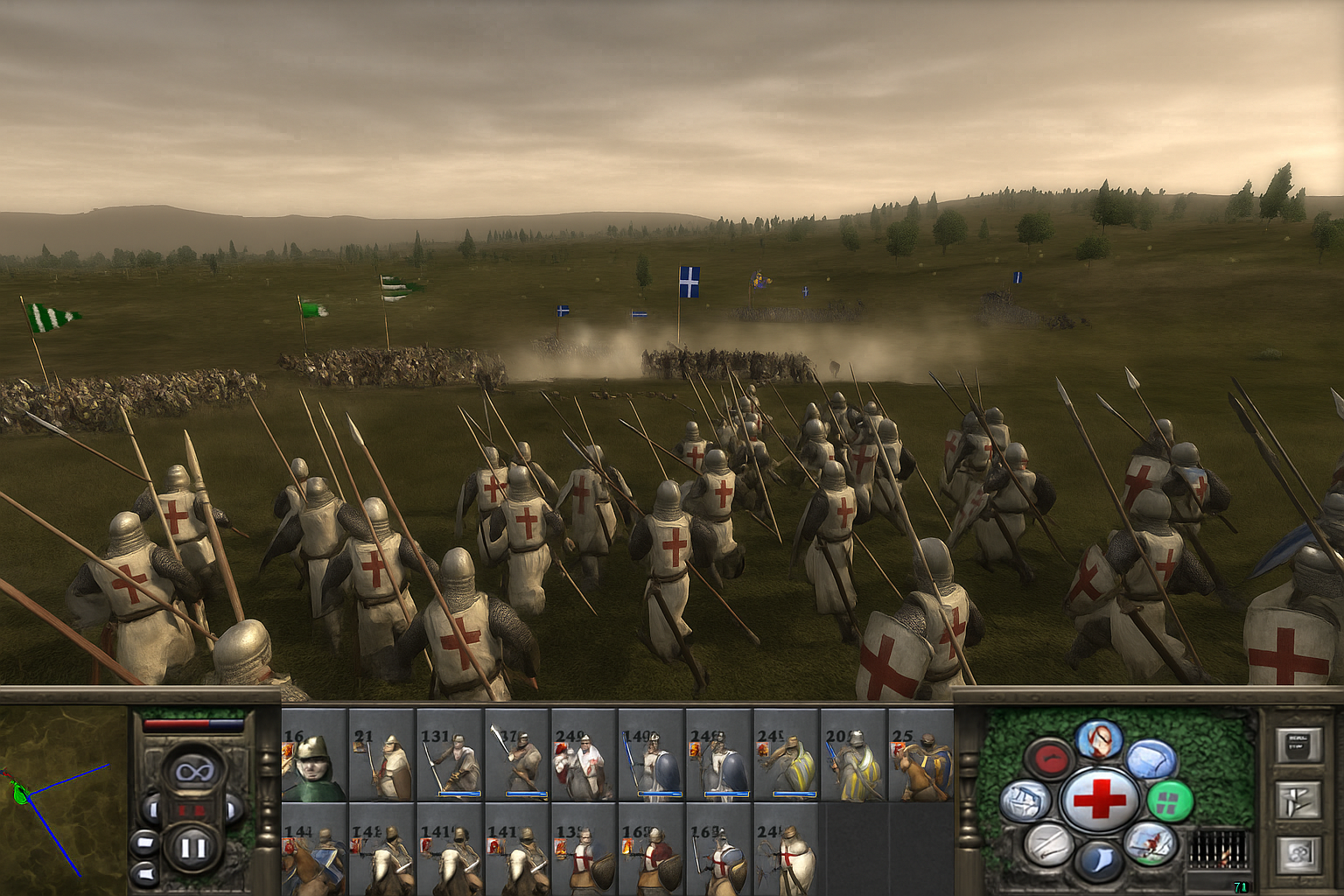
Task: Select the mounted unit card numbered 25
Action: pyautogui.click(x=920, y=756)
